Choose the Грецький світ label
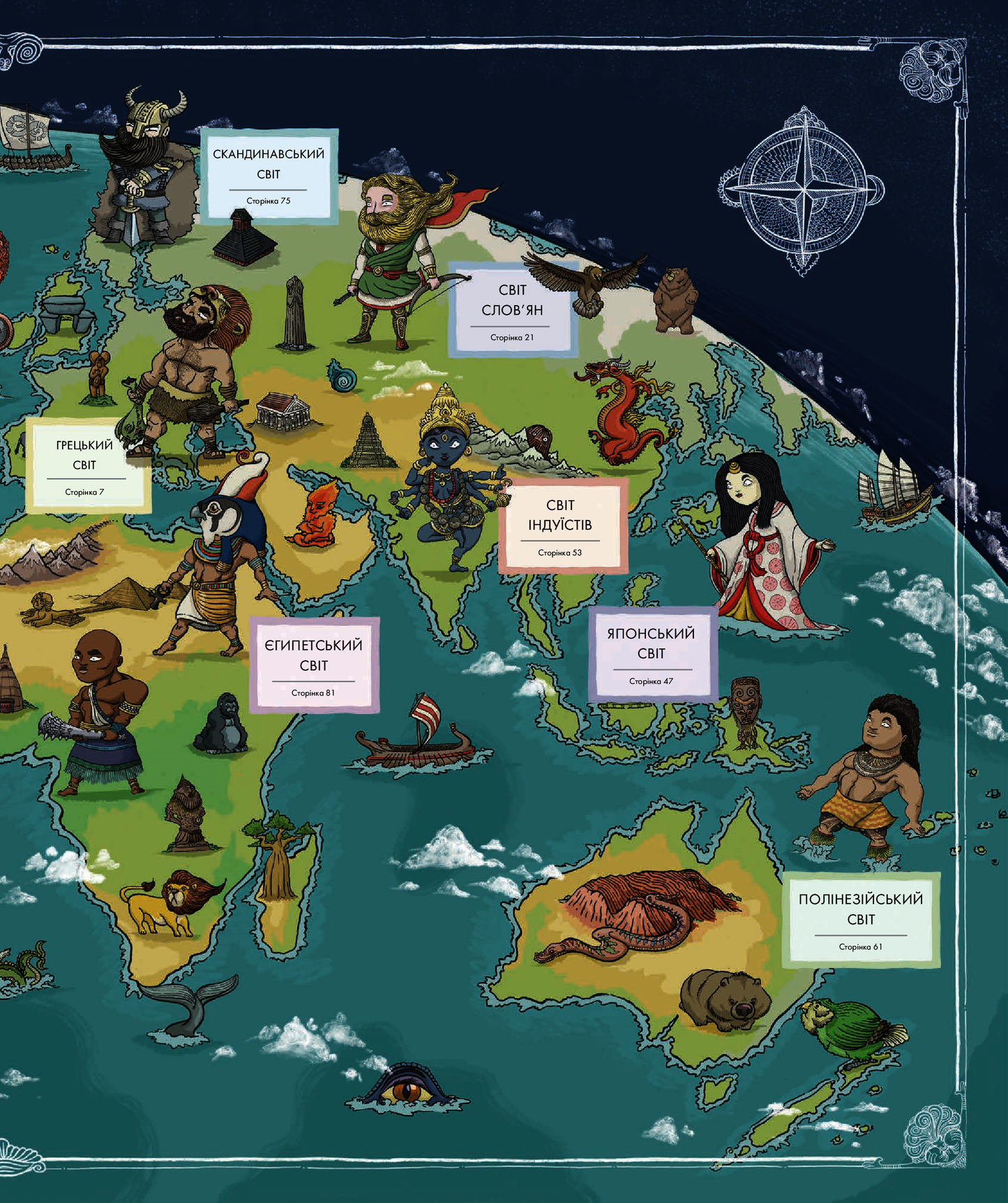This screenshot has width=1008, height=1203. (x=85, y=465)
